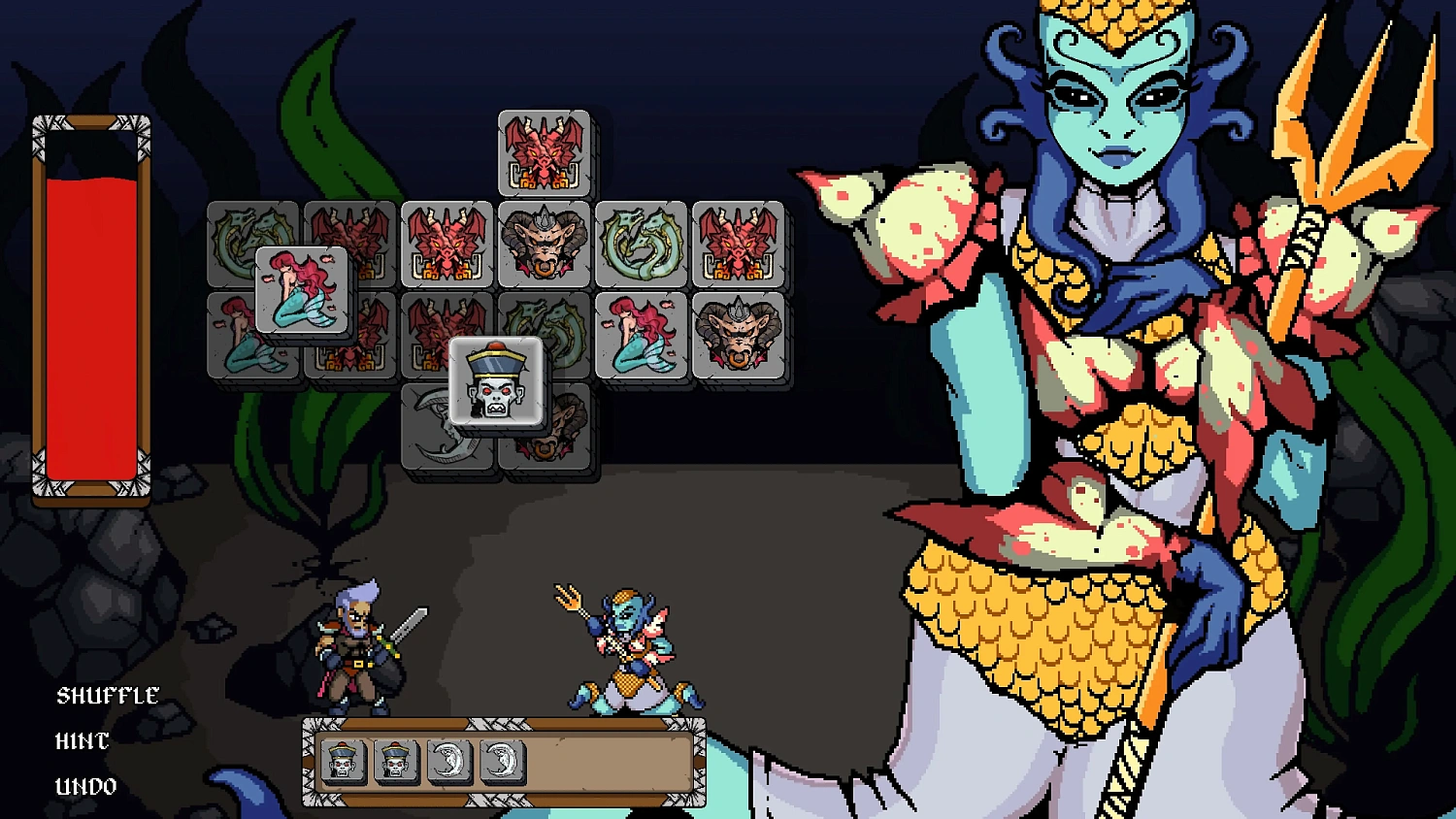Click the red dragon tile on the far right
The width and height of the screenshot is (1456, 819).
click(x=740, y=243)
